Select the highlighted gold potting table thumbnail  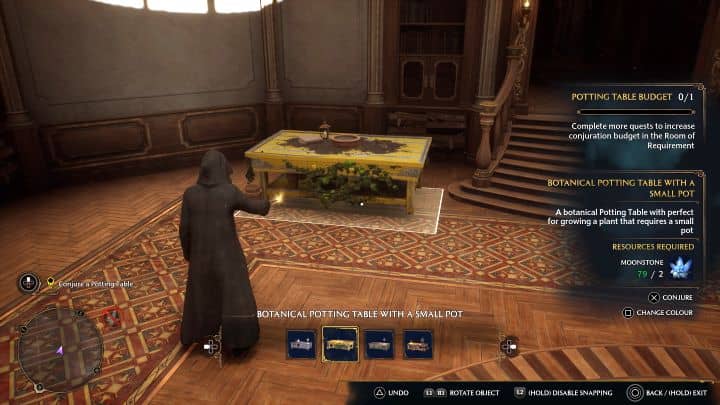[x=340, y=343]
